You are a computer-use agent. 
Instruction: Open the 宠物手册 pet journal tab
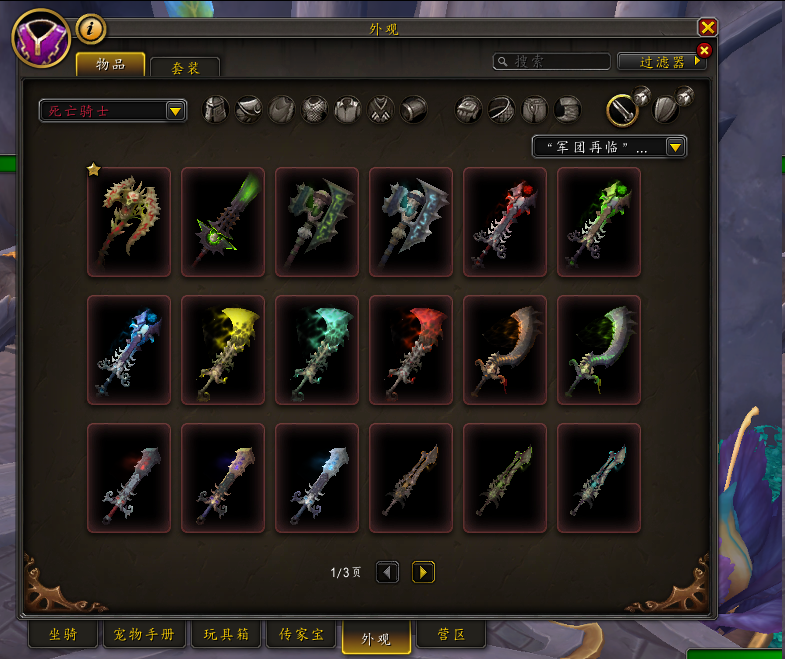[x=144, y=635]
